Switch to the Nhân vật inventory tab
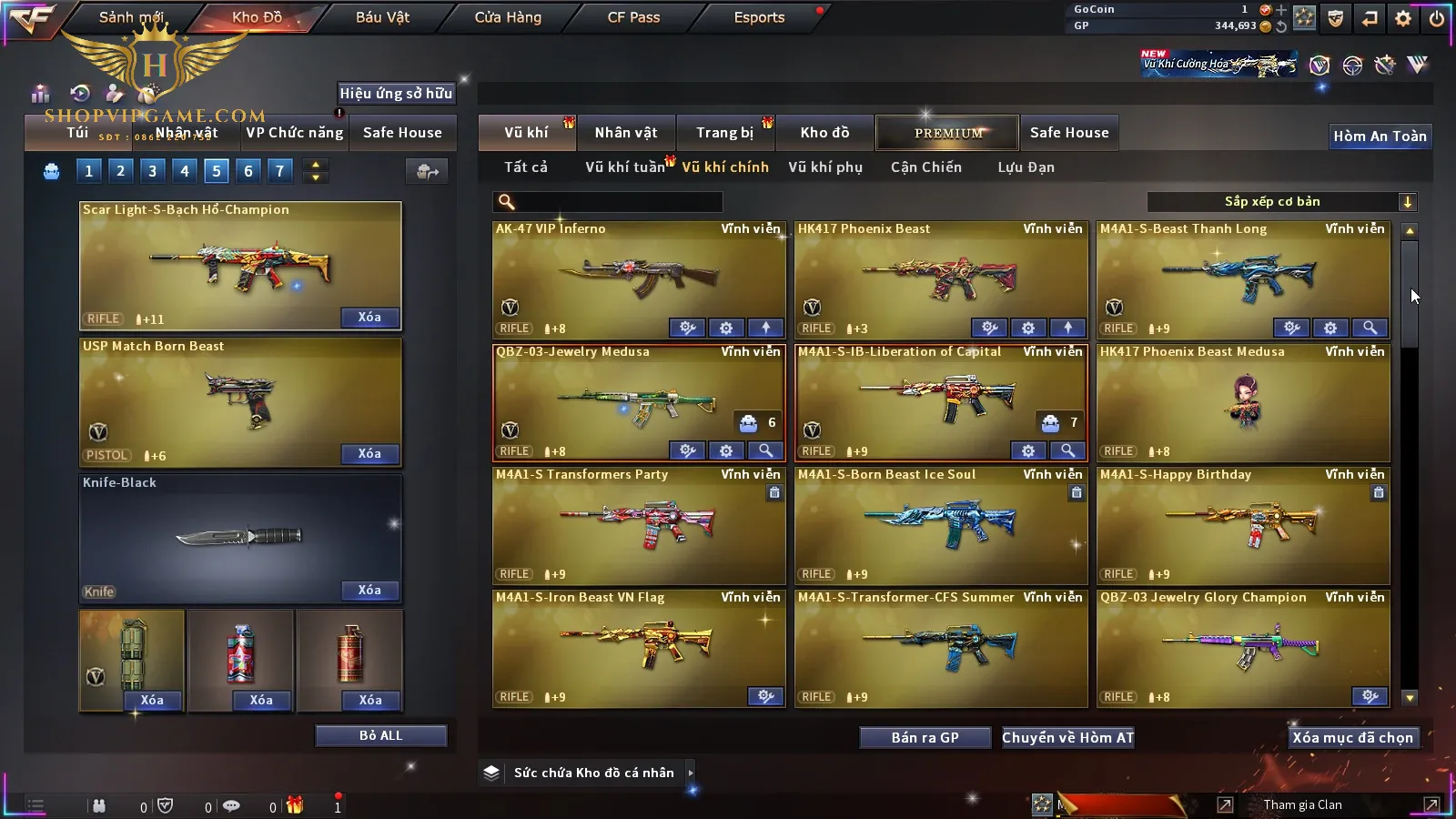Image resolution: width=1456 pixels, height=819 pixels. coord(625,133)
